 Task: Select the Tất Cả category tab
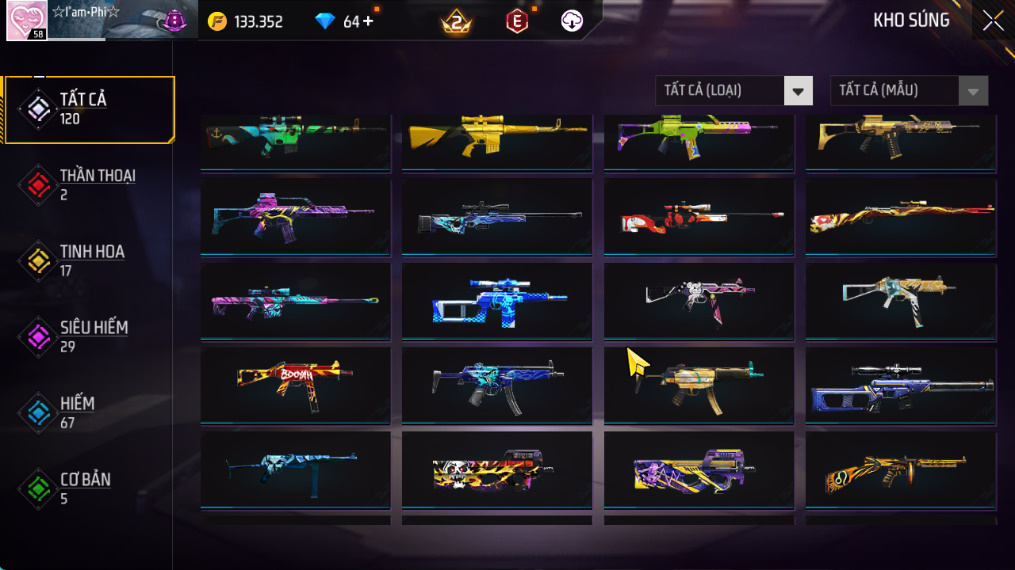[88, 108]
